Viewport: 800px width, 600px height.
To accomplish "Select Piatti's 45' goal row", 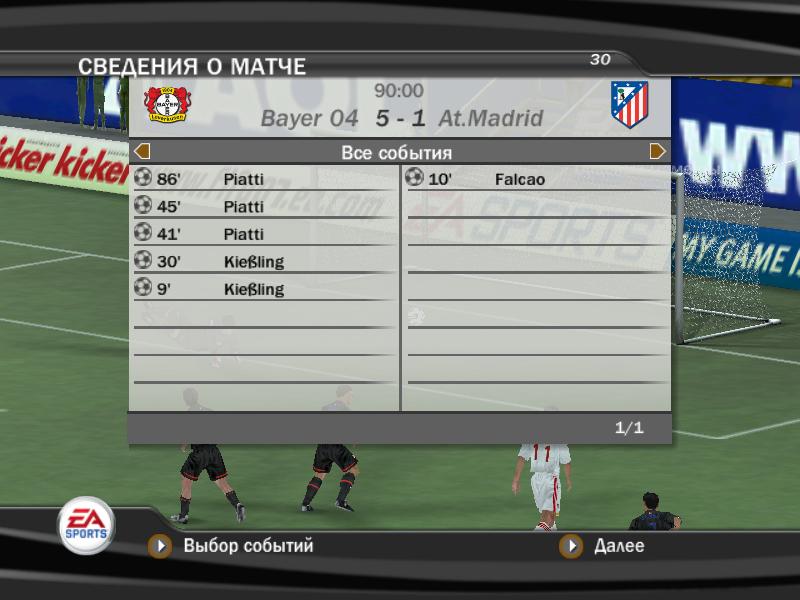I will (x=264, y=207).
